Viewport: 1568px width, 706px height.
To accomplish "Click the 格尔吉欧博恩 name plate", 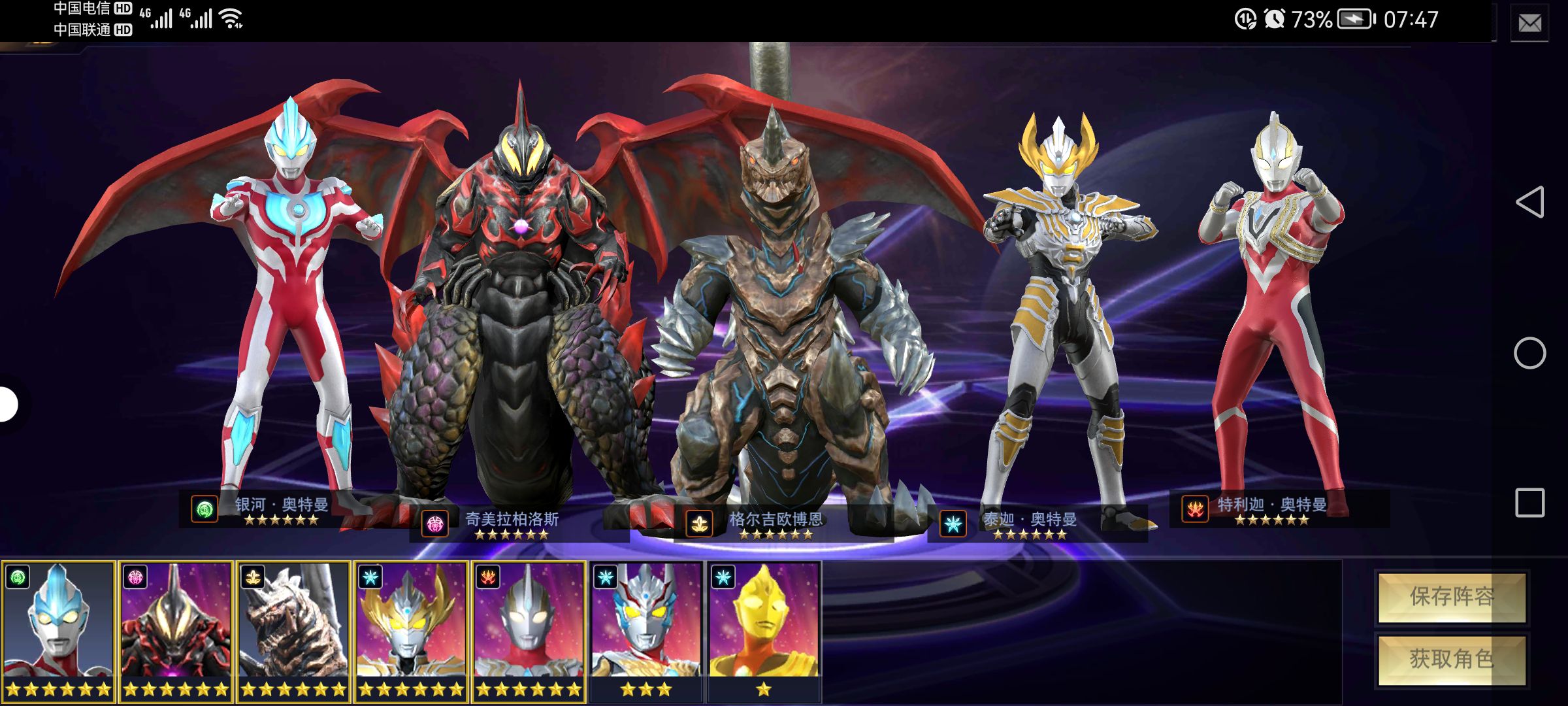I will click(x=776, y=524).
